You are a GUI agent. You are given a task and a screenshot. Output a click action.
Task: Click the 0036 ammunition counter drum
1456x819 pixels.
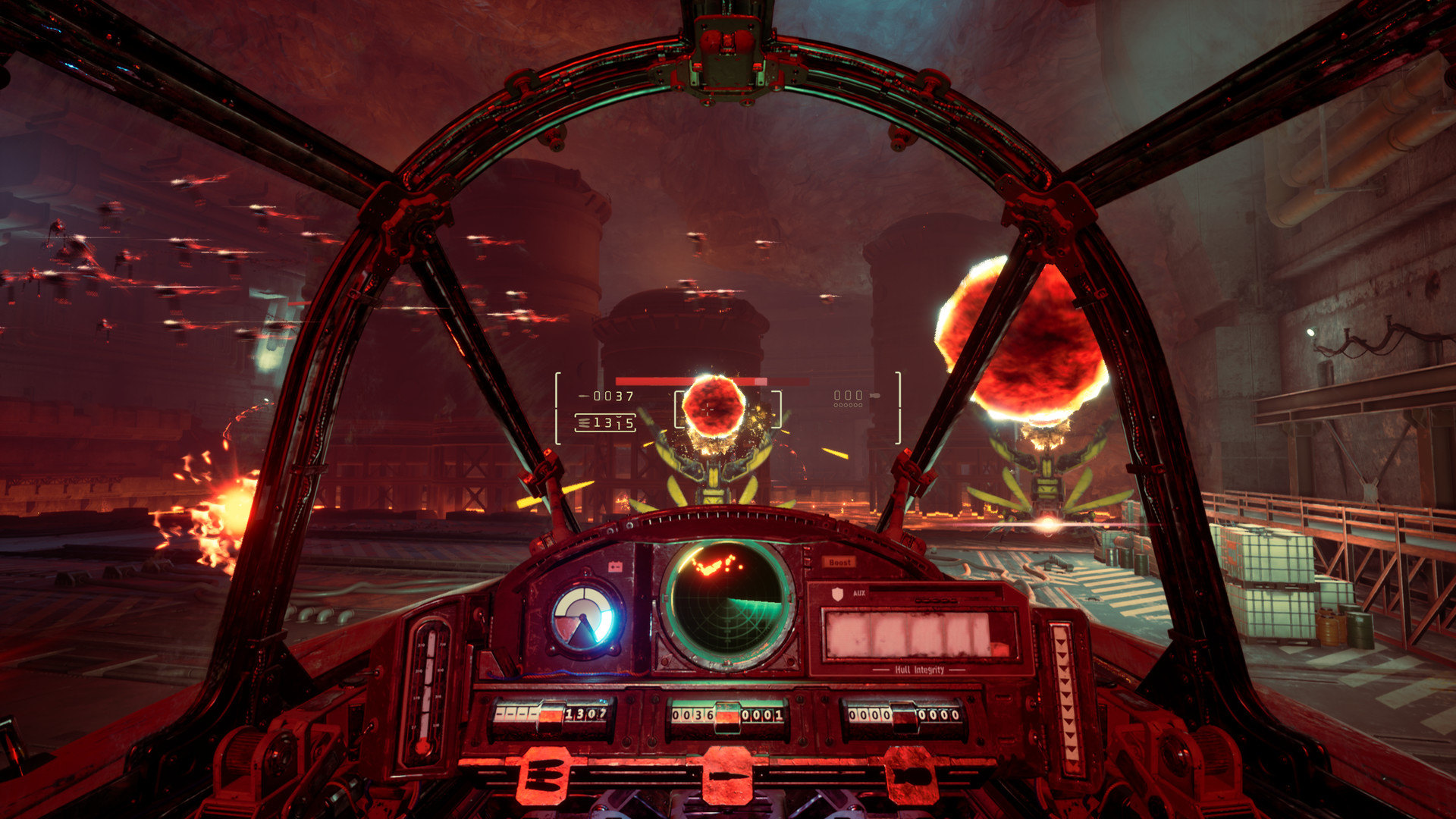693,714
